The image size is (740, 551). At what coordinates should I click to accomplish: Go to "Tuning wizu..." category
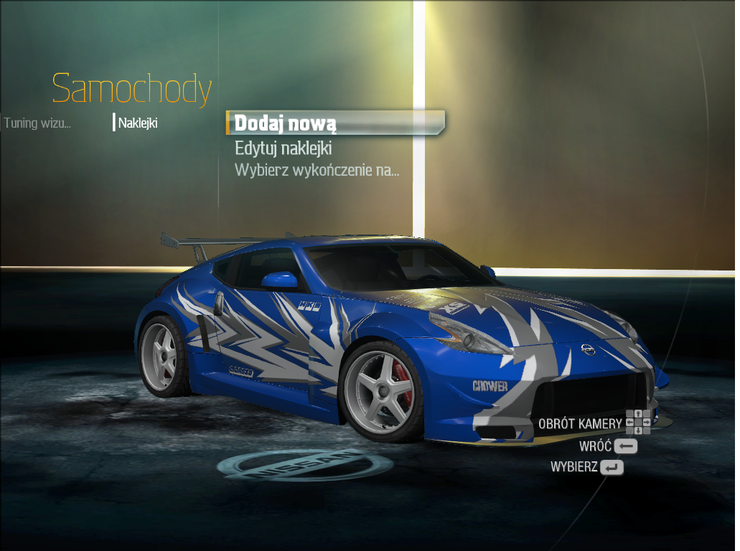[x=37, y=124]
